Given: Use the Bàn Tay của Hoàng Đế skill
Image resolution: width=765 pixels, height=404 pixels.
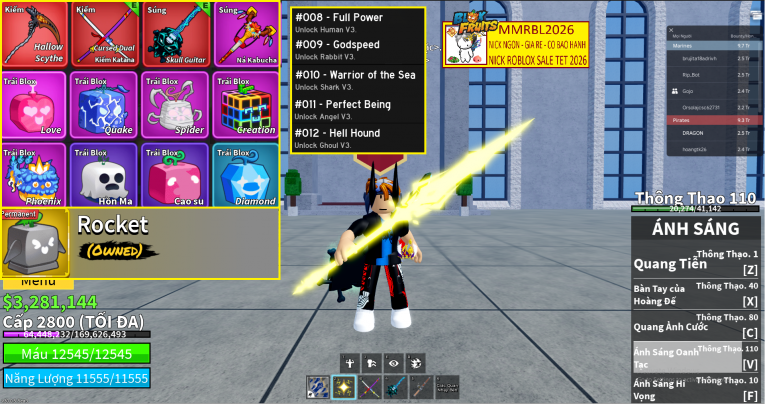Looking at the screenshot, I should [697, 296].
